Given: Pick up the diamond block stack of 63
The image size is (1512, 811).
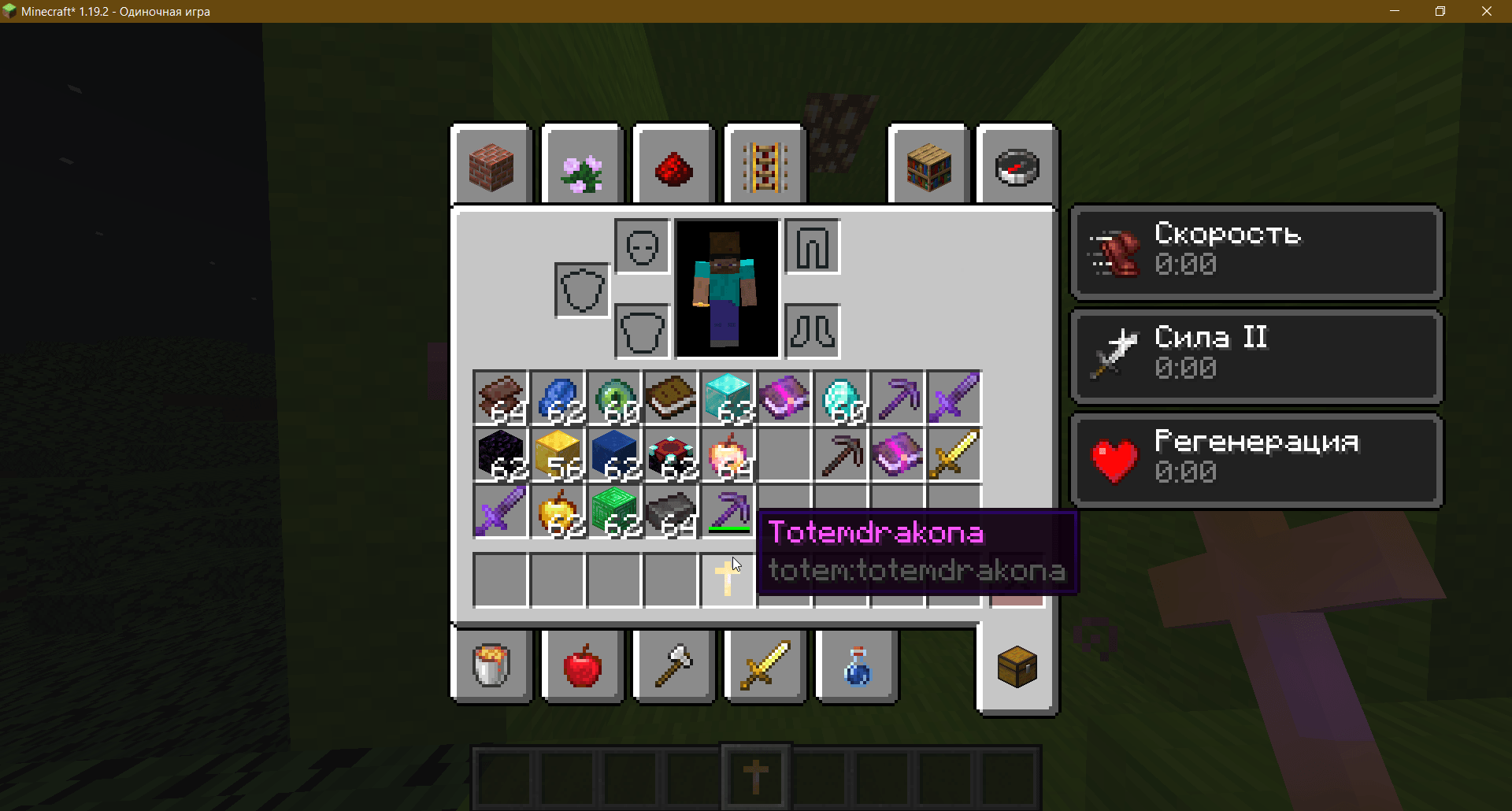Looking at the screenshot, I should [x=727, y=398].
